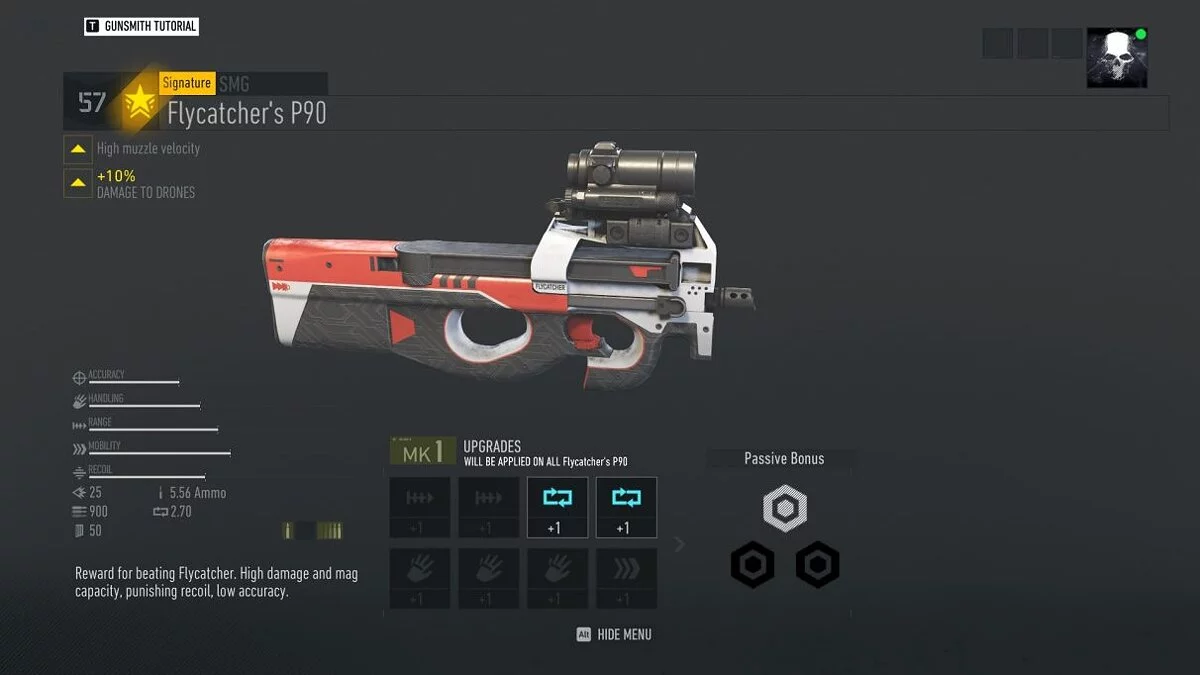
Task: Open the Gunsmith Tutorial
Action: (141, 26)
